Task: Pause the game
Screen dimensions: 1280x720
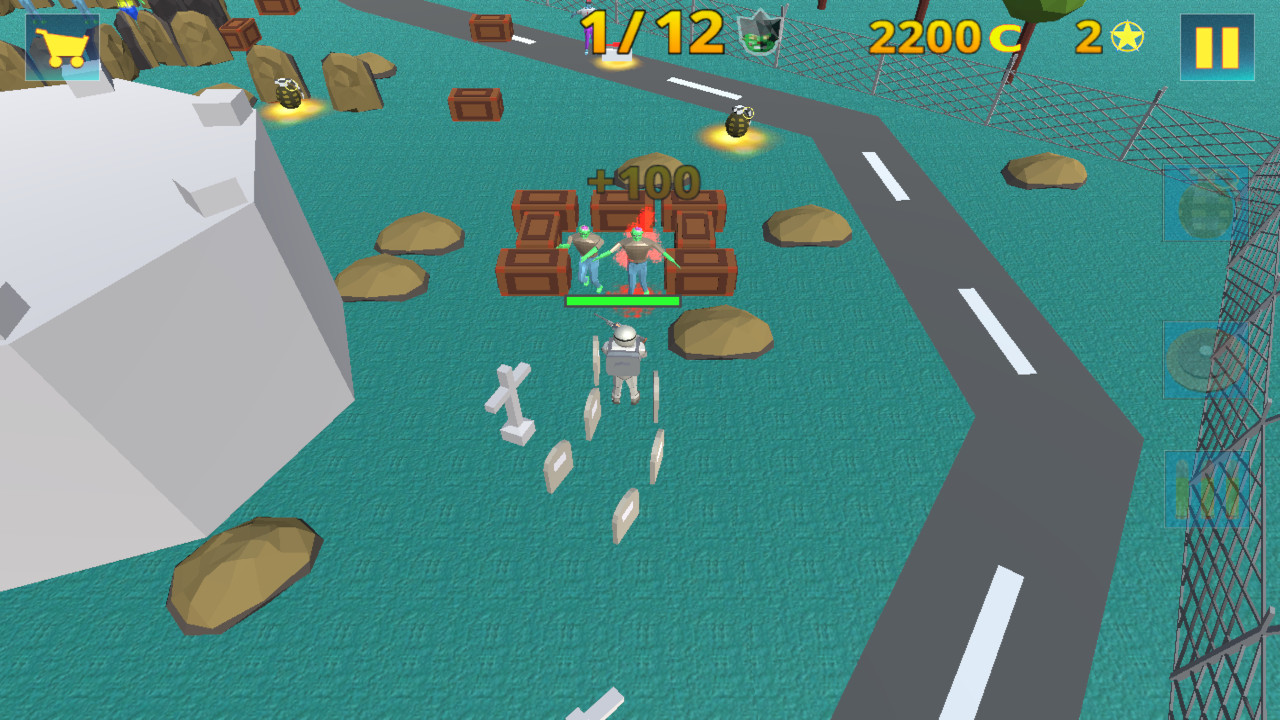Action: (x=1216, y=47)
